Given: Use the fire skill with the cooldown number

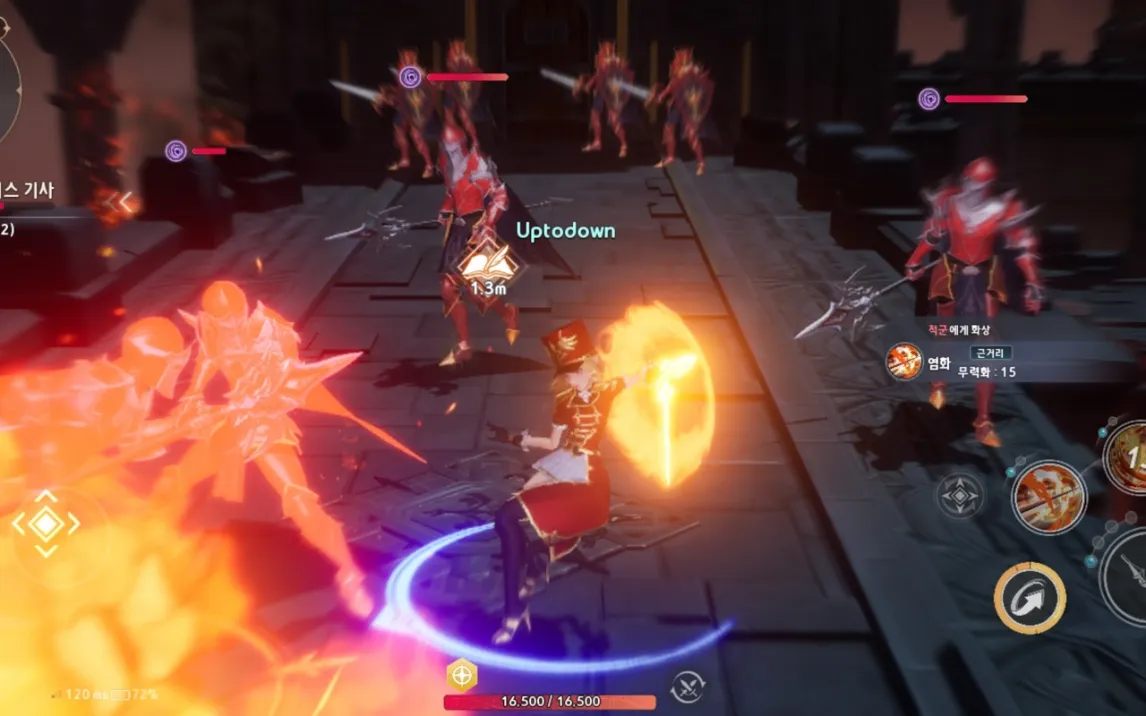Looking at the screenshot, I should [1128, 456].
